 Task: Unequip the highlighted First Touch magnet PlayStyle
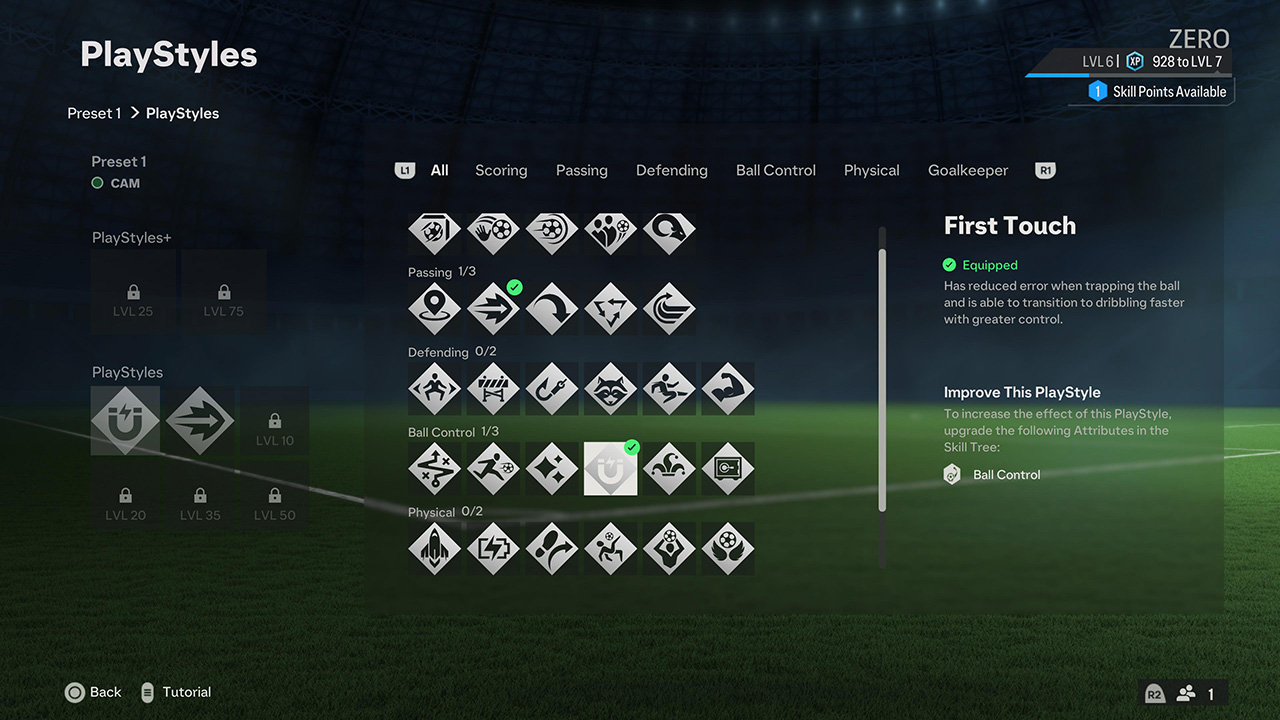click(x=610, y=468)
